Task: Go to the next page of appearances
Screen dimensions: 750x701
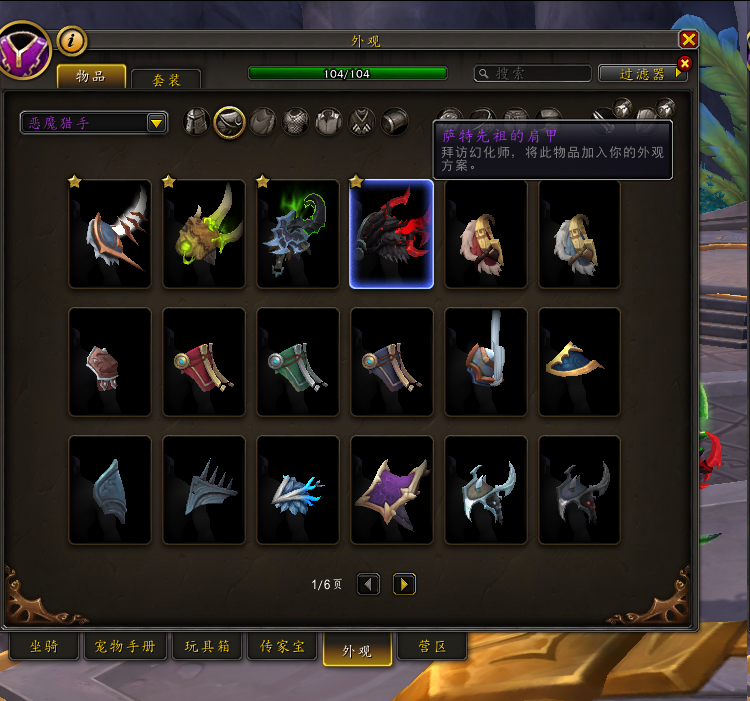Action: (x=404, y=584)
